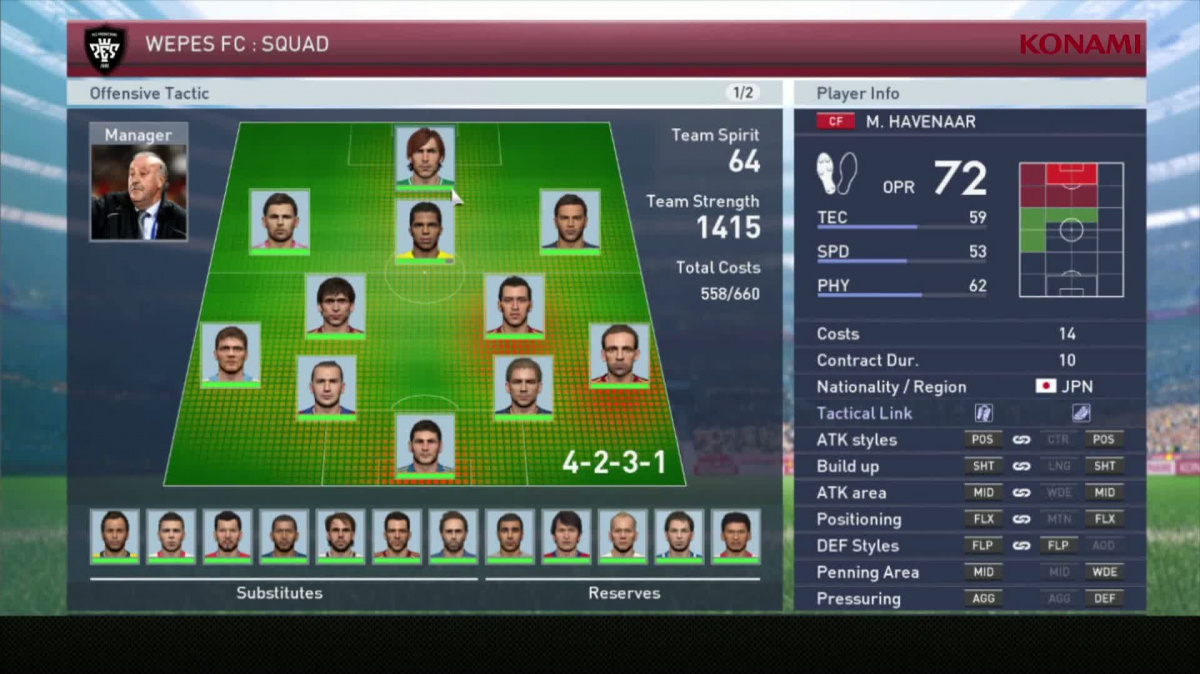Choose the right back player card

point(619,353)
